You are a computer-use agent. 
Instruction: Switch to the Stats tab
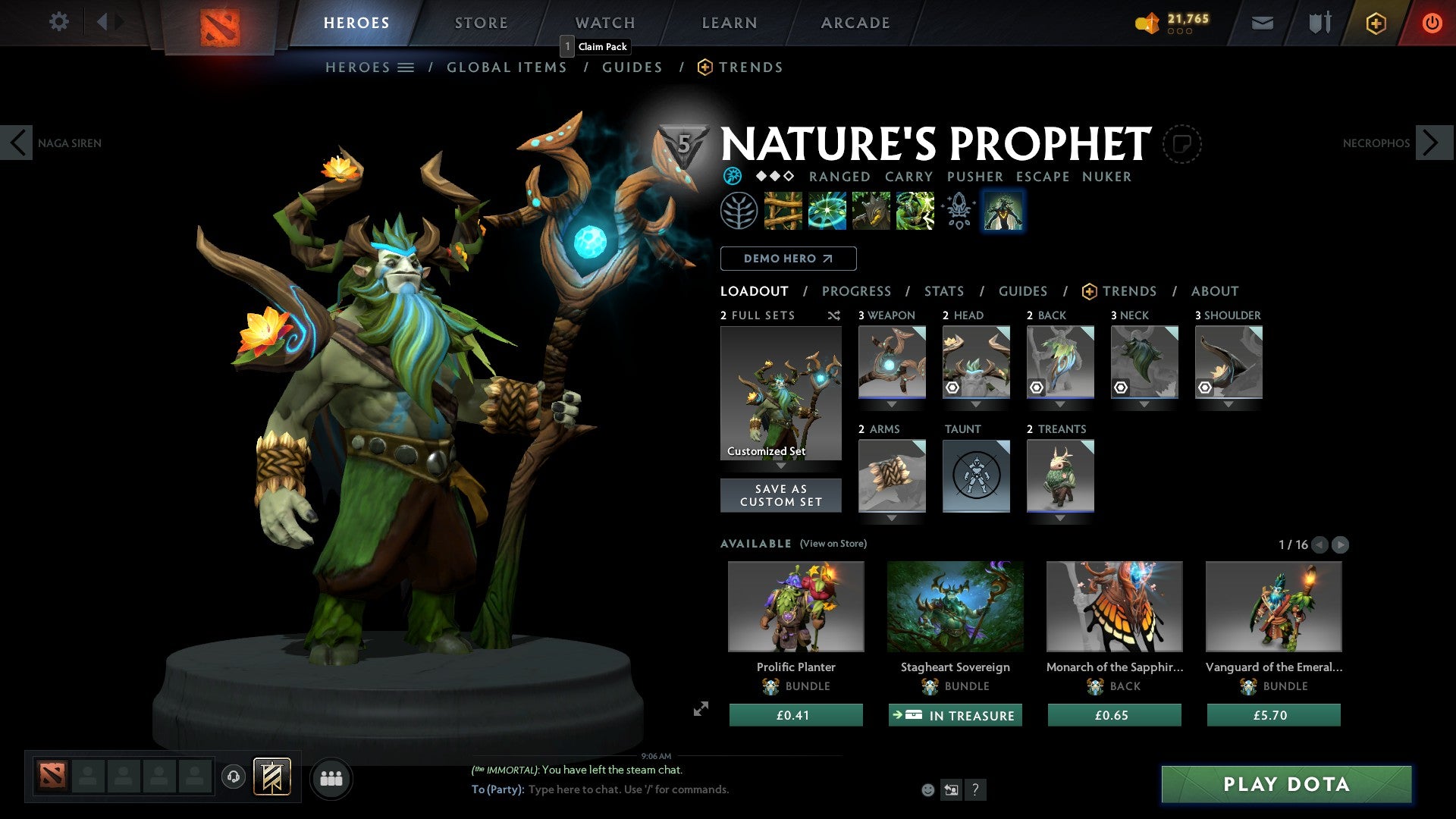[x=943, y=291]
